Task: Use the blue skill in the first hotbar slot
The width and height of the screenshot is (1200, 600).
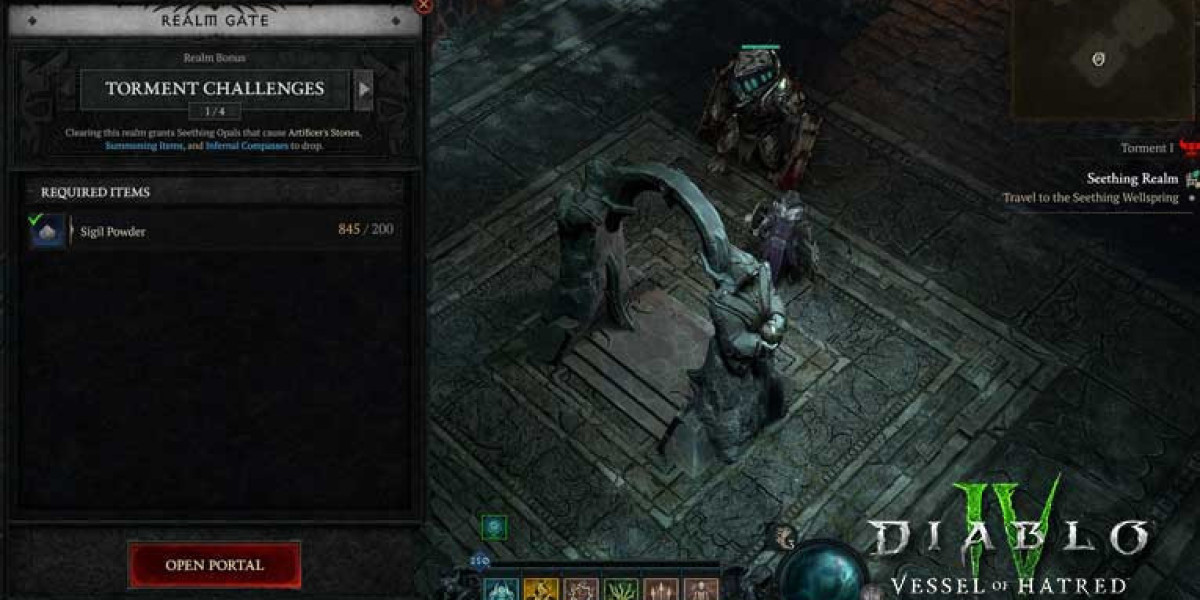Action: (500, 589)
